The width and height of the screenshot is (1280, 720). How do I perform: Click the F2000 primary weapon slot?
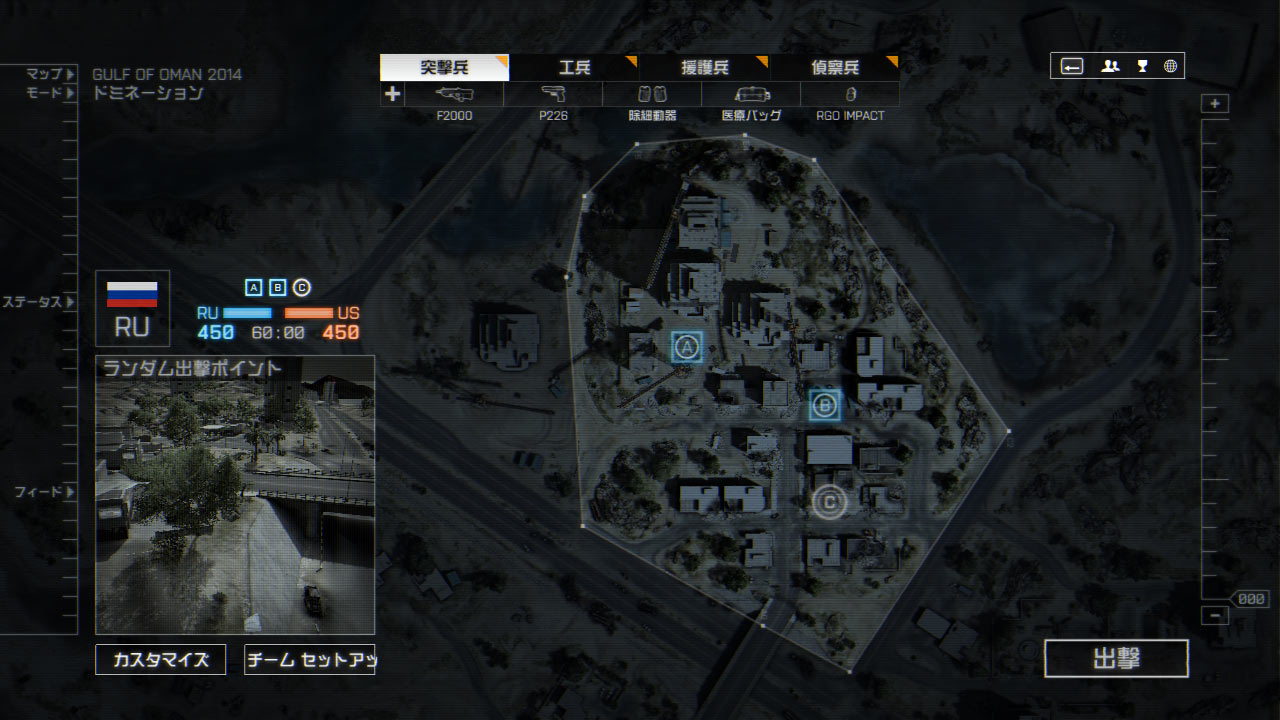[454, 95]
